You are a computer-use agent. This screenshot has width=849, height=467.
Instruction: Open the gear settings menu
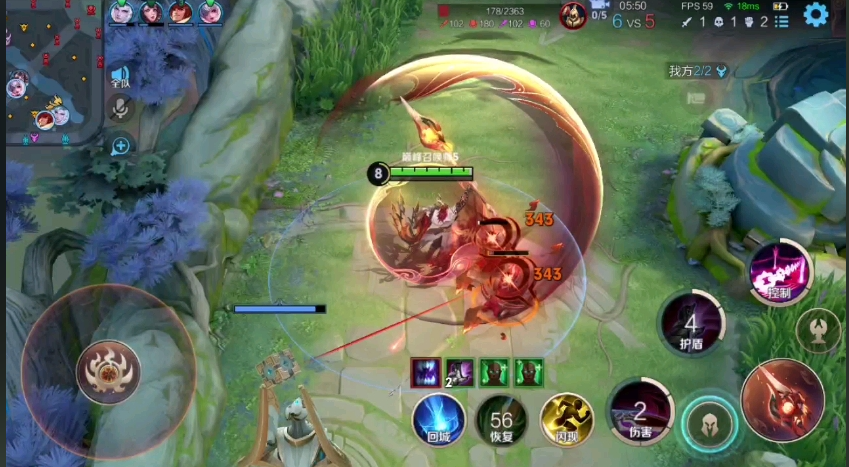[816, 14]
